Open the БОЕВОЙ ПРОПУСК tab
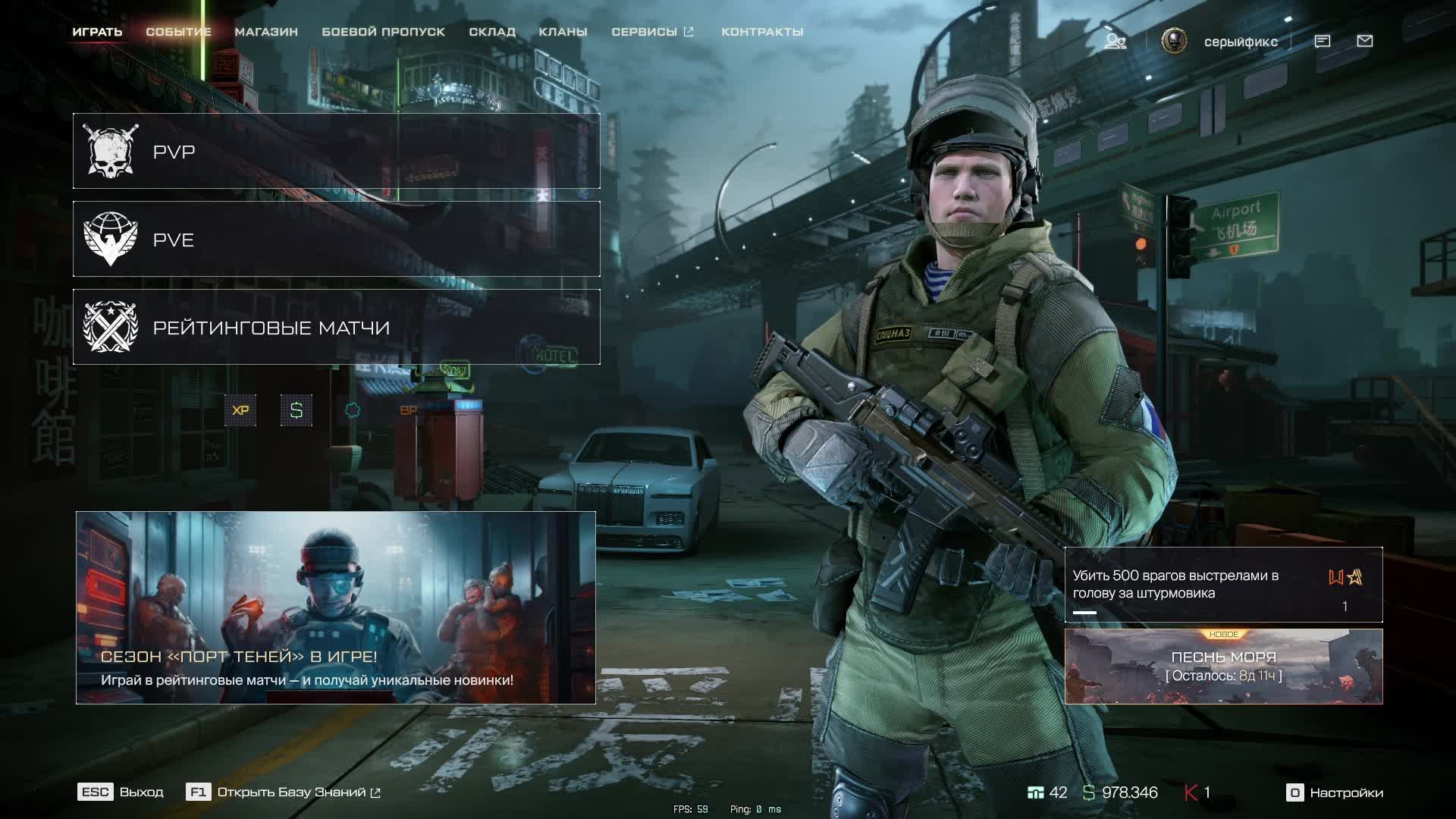 (383, 32)
